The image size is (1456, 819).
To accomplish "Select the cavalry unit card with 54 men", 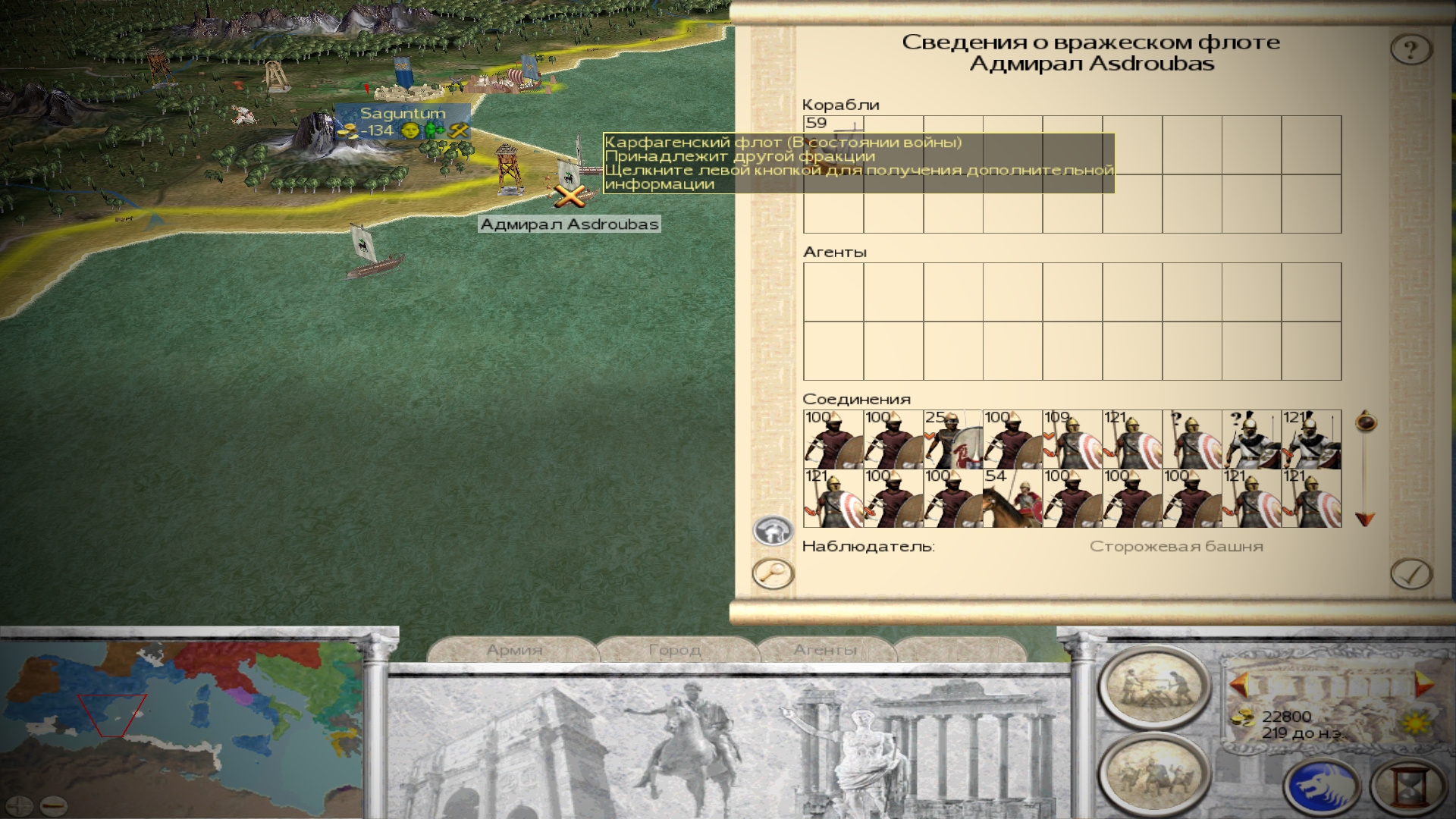I will [x=1012, y=498].
